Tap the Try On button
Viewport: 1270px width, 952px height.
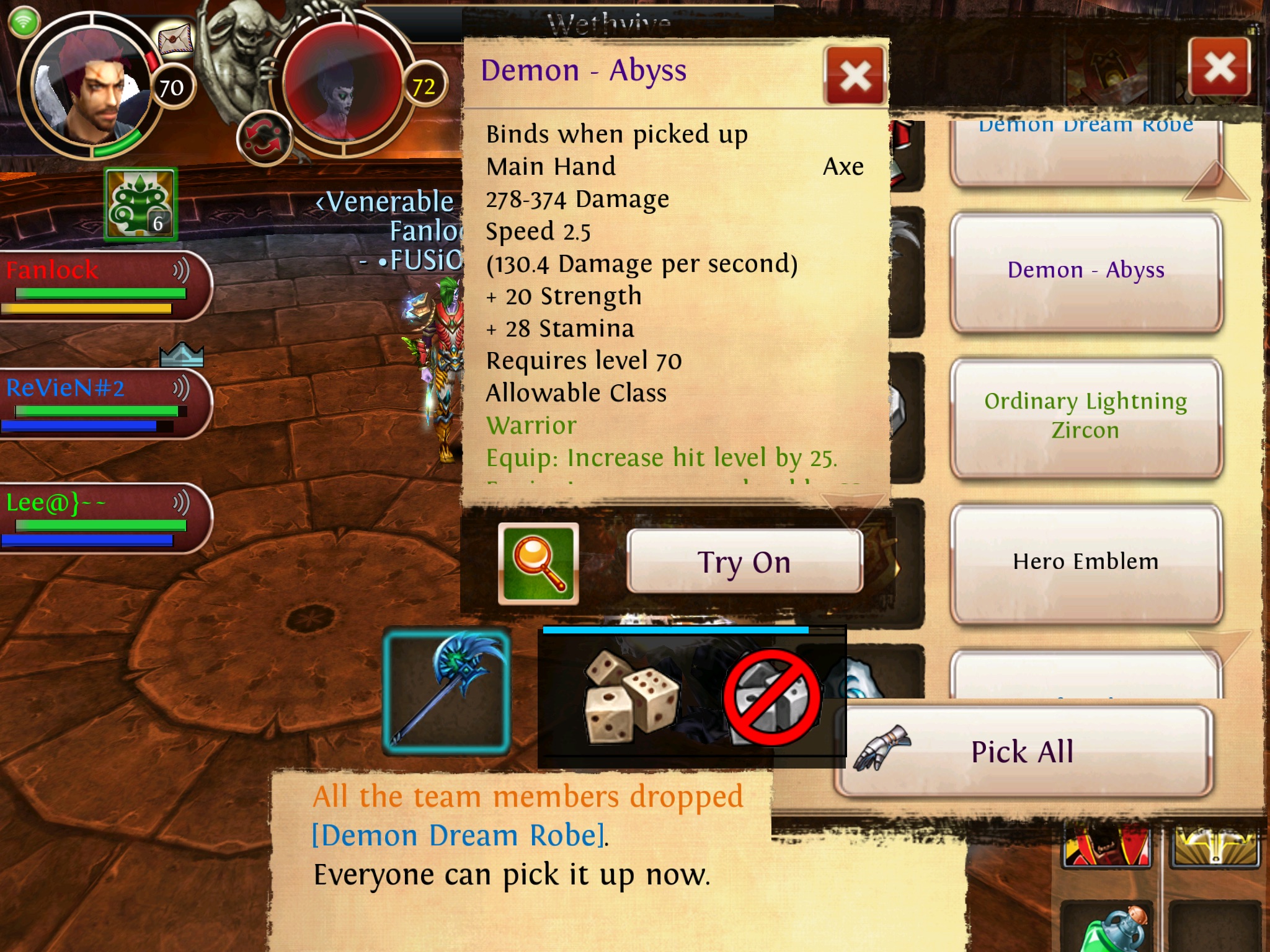744,562
